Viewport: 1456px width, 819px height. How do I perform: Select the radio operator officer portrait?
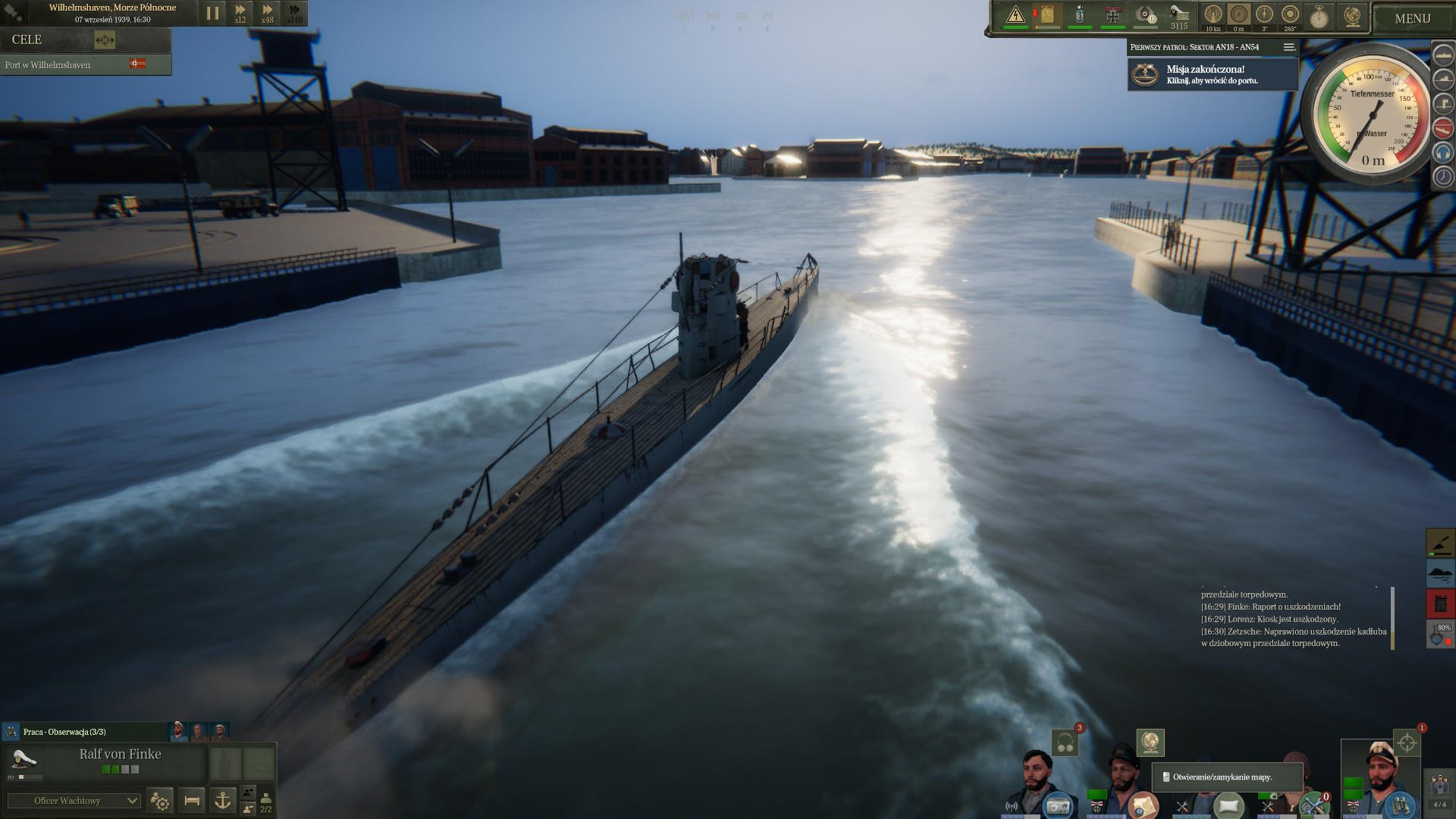[x=1037, y=781]
